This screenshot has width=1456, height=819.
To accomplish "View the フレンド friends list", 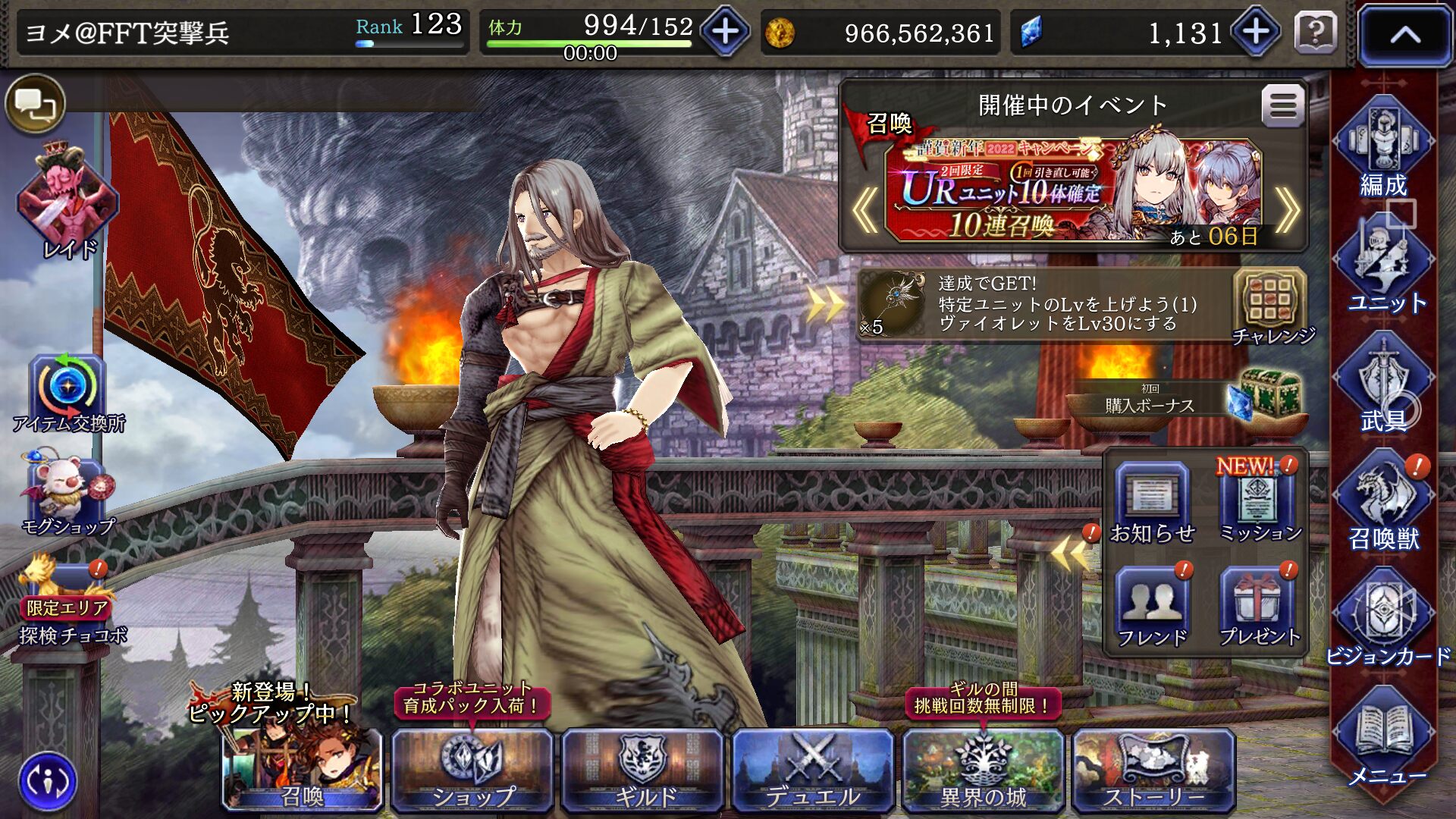I will 1152,607.
